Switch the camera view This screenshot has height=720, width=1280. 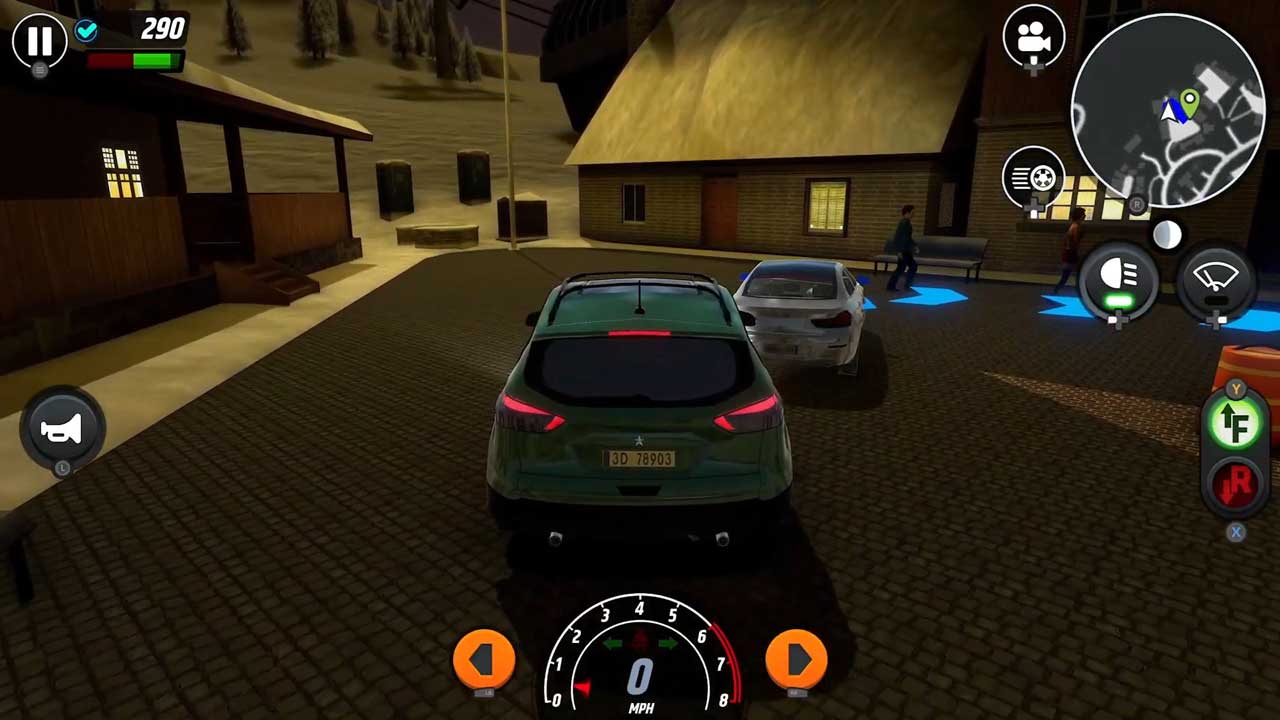[1033, 38]
